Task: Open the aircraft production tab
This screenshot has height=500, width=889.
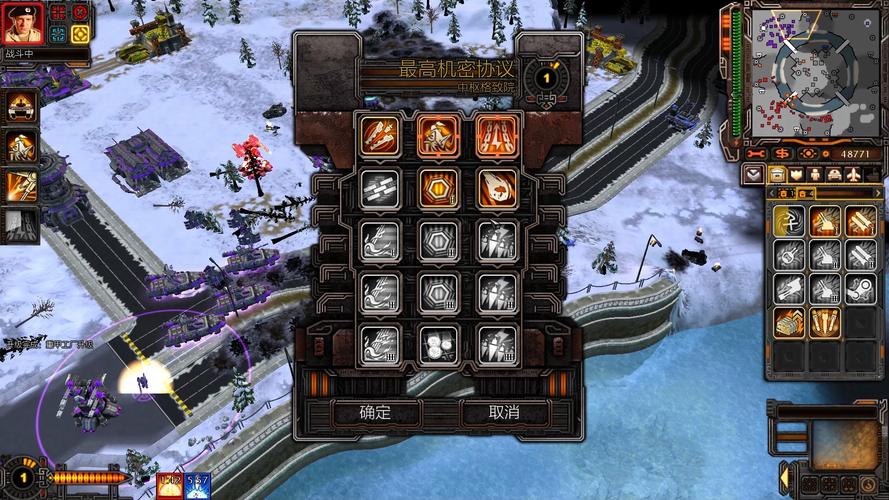Action: [852, 174]
